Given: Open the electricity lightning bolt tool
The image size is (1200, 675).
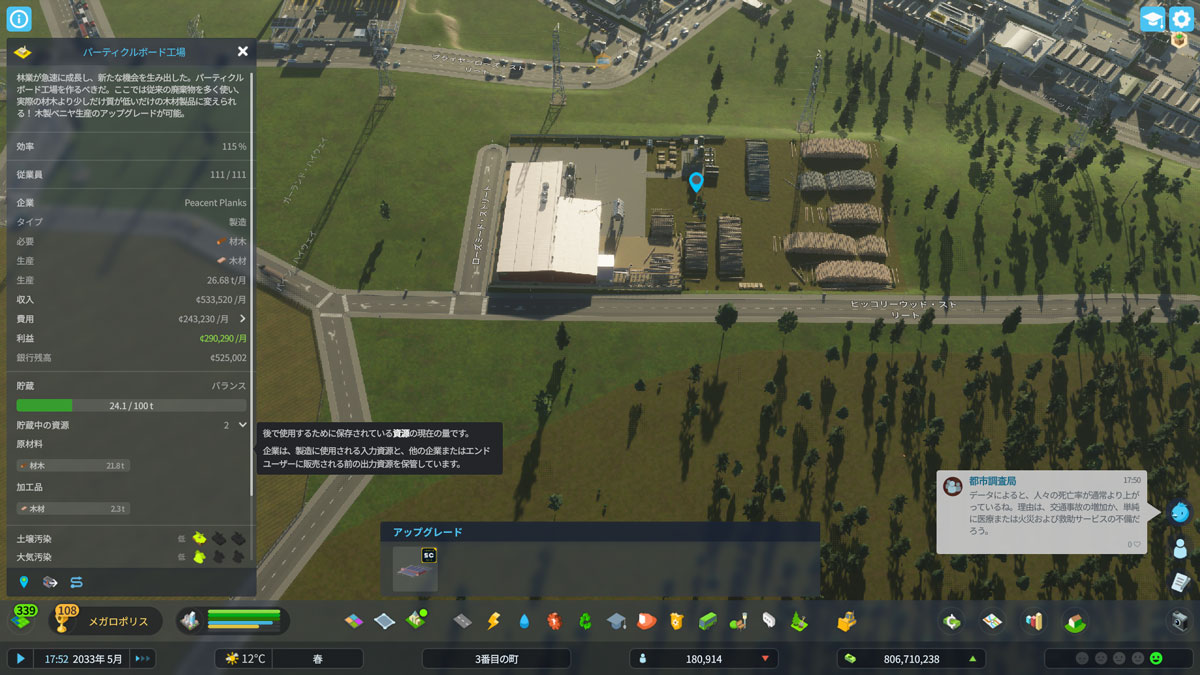Looking at the screenshot, I should point(492,621).
